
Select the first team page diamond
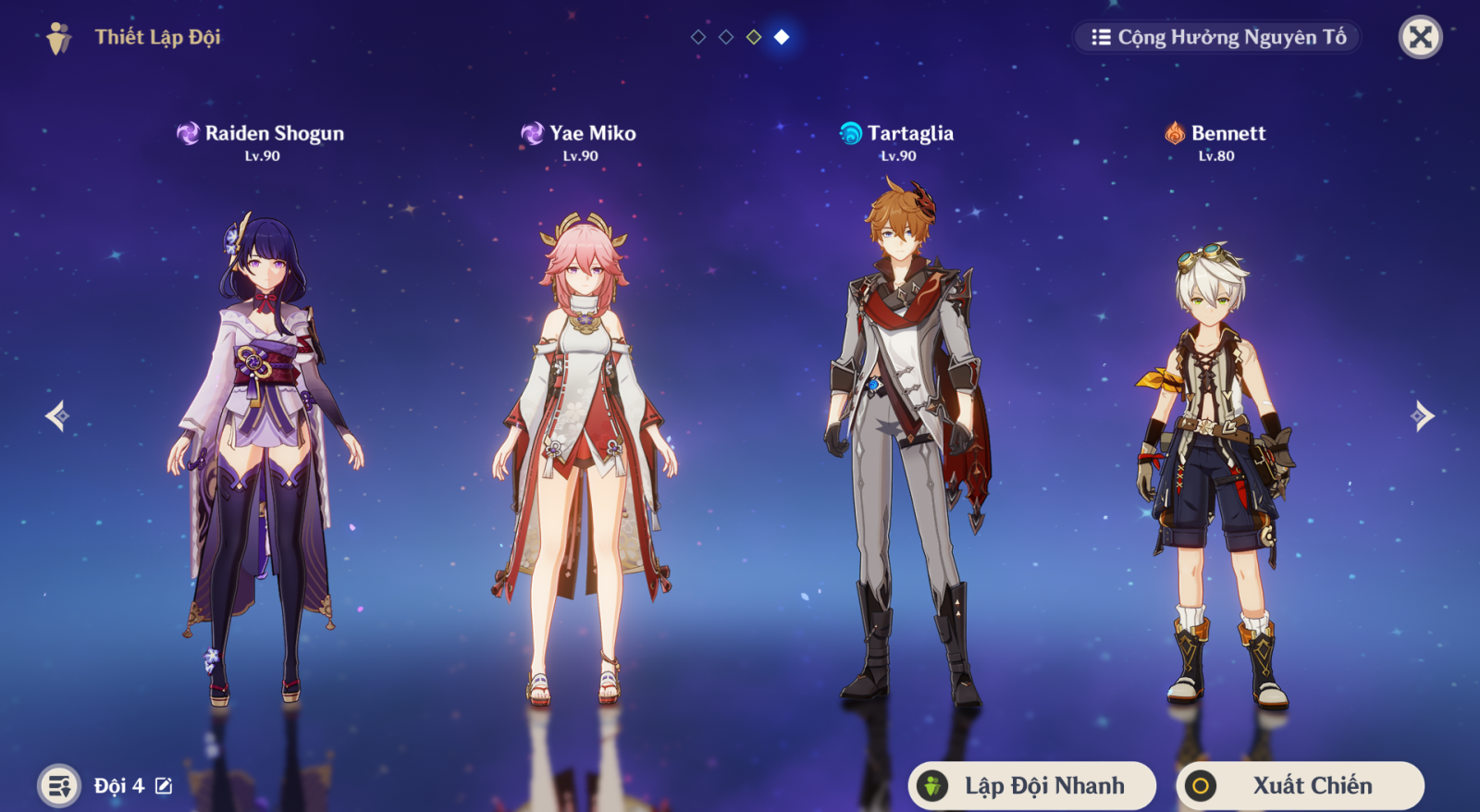[697, 38]
